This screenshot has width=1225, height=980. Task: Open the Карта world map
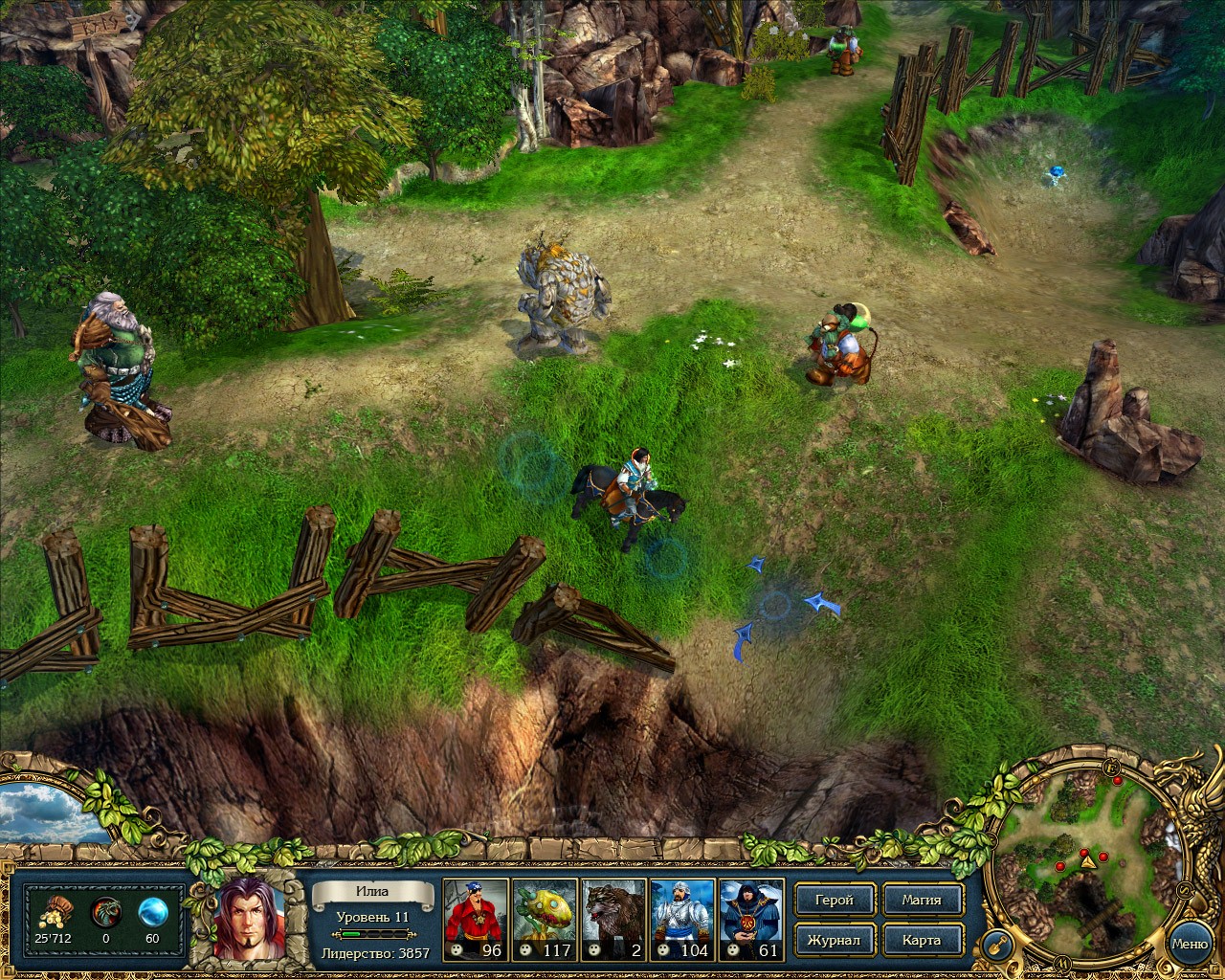pyautogui.click(x=921, y=940)
